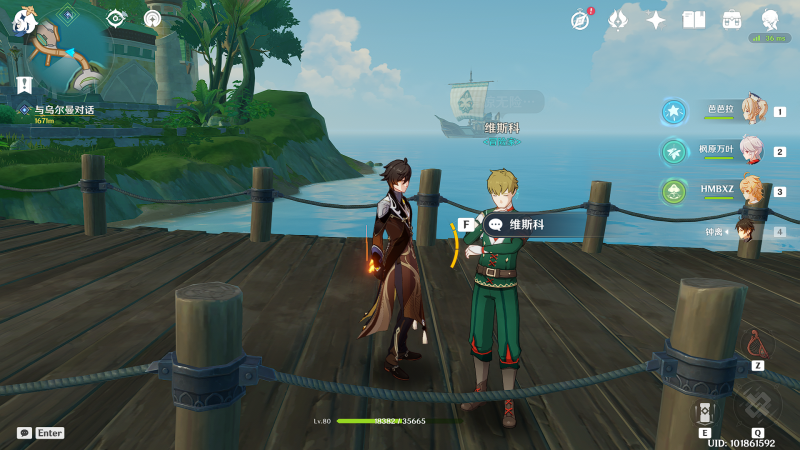Open the chat speech-bubble icon
The width and height of the screenshot is (800, 450).
24,433
